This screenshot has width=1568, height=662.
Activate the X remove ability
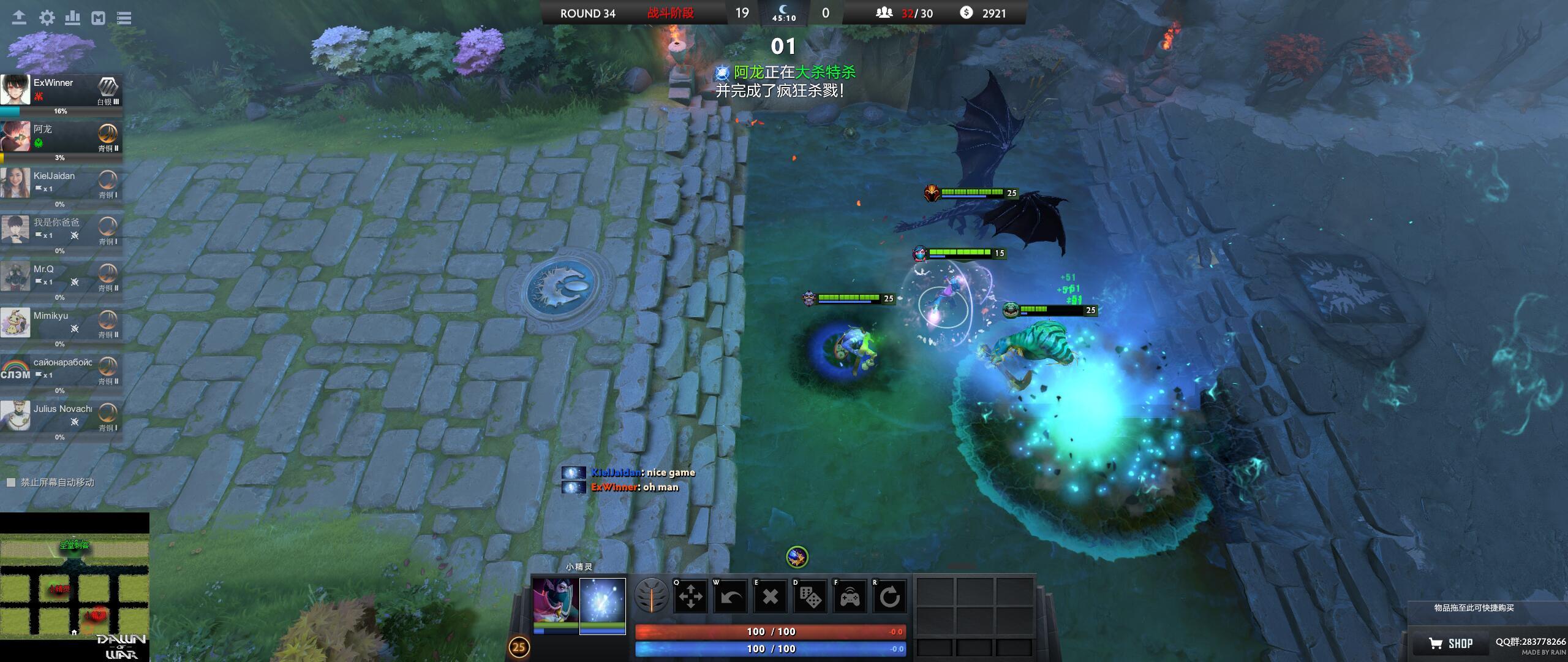pyautogui.click(x=771, y=596)
